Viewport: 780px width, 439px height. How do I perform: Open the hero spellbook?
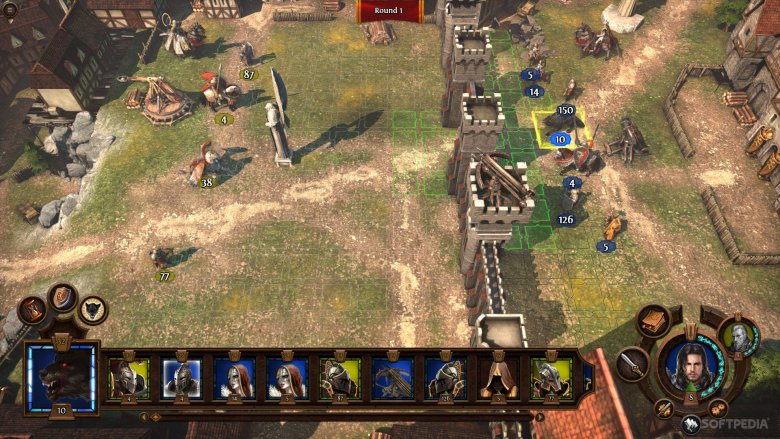(x=654, y=321)
